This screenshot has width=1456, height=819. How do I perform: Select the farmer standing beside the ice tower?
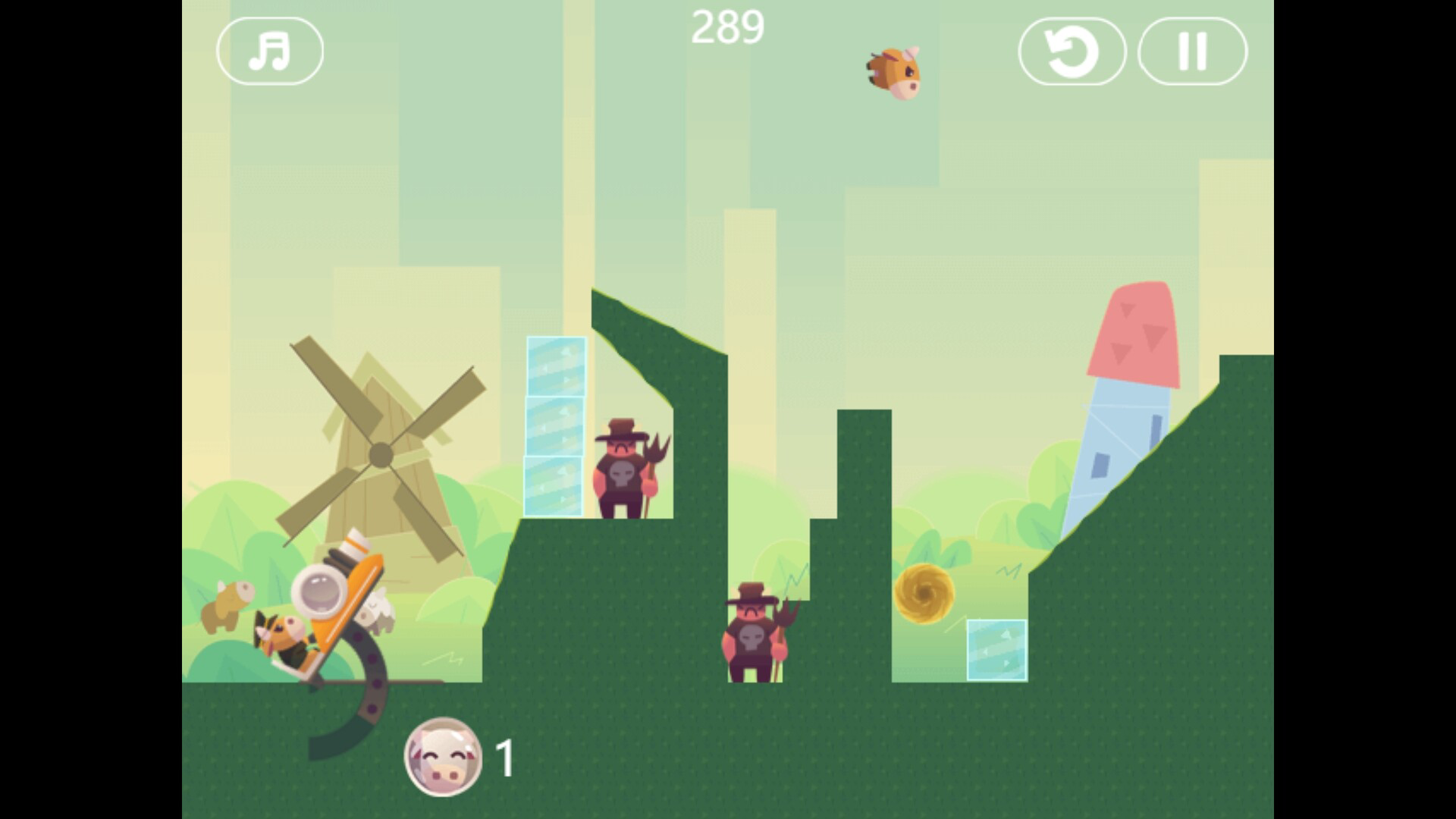tap(623, 470)
